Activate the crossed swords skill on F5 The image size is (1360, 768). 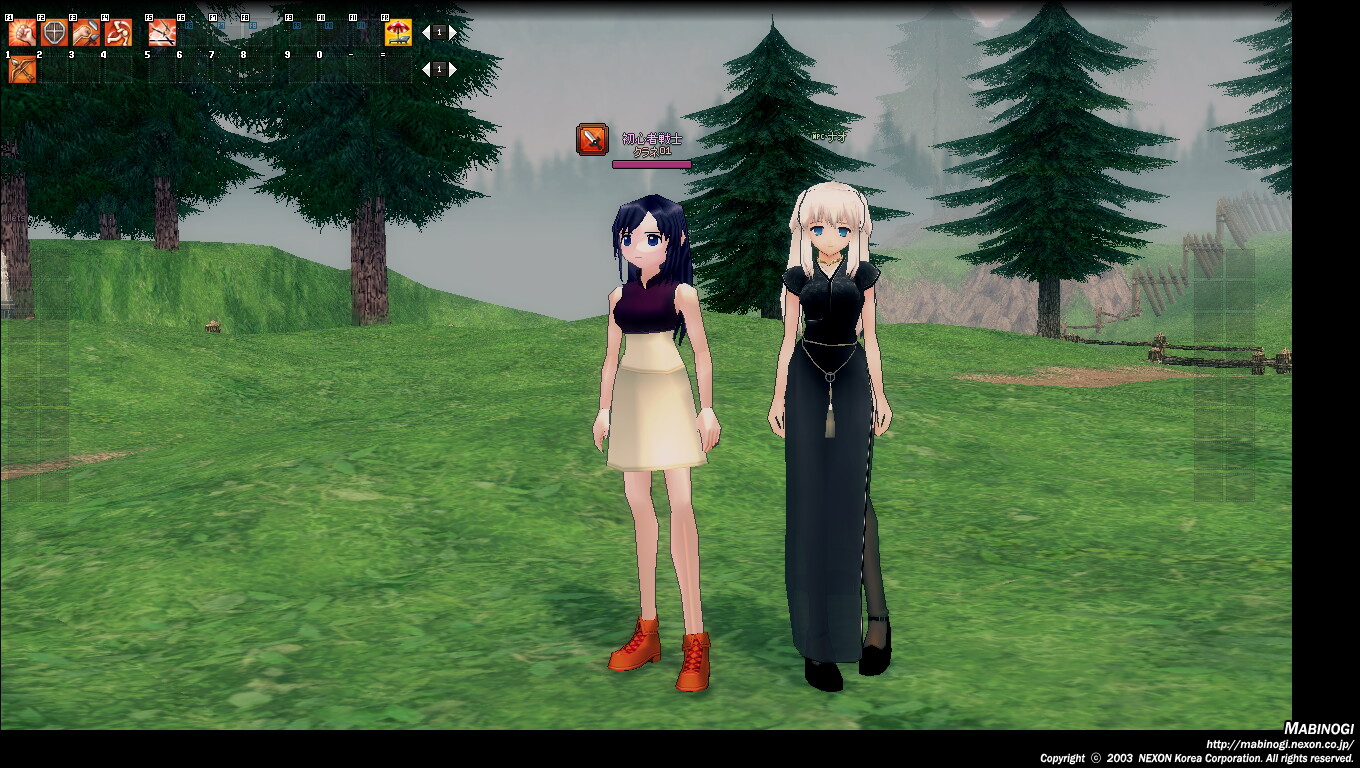click(162, 33)
